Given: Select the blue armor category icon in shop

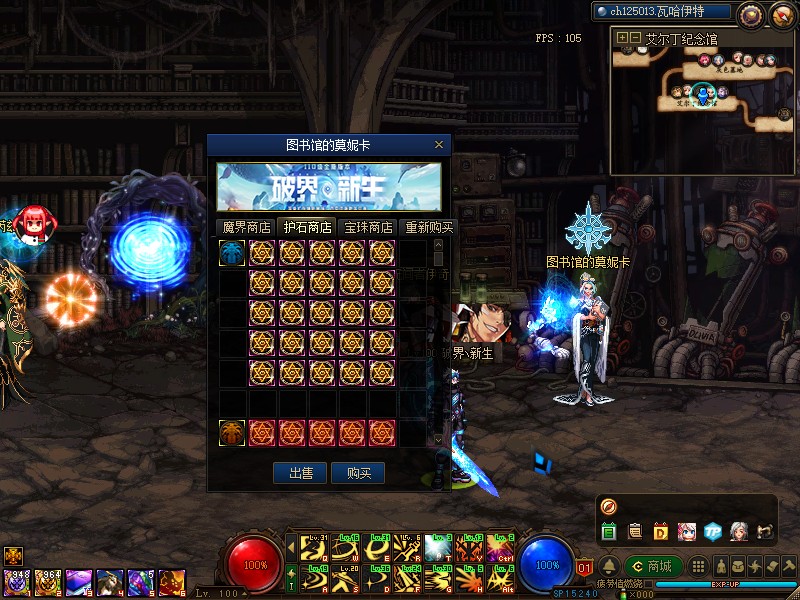Looking at the screenshot, I should click(232, 253).
